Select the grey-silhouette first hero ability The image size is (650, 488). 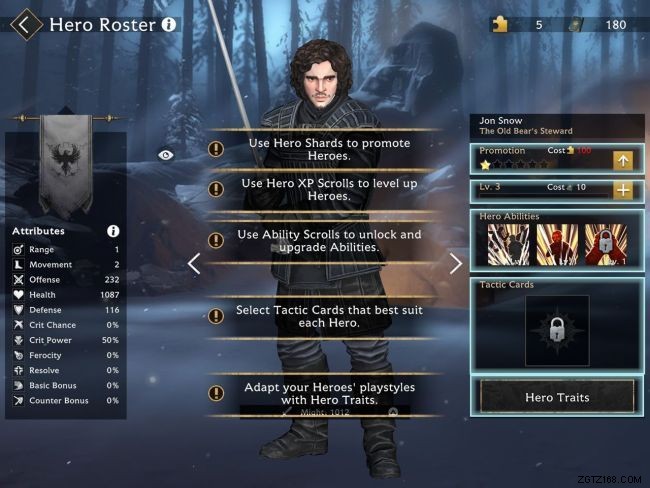point(508,244)
